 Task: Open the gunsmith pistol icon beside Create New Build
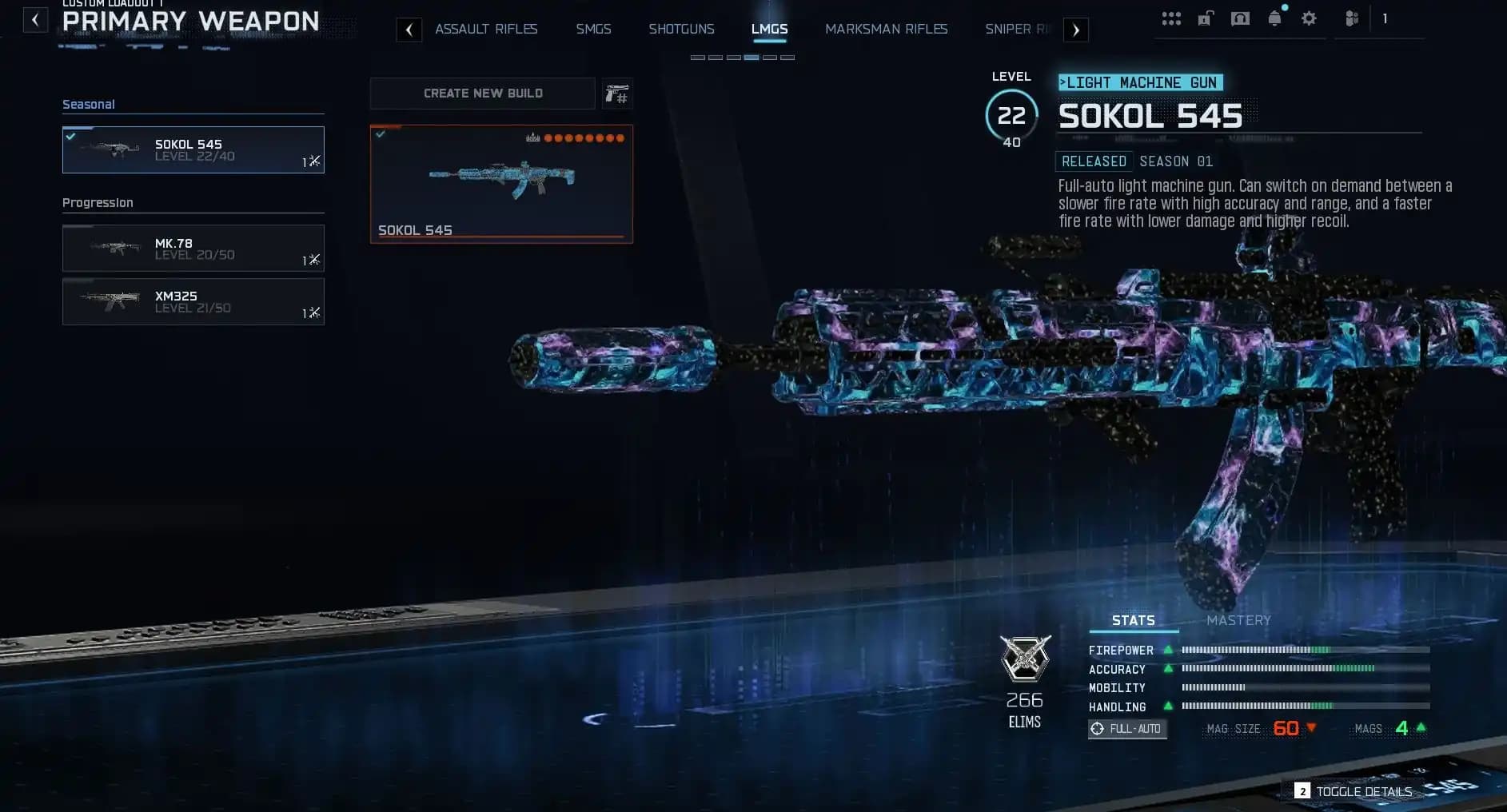click(616, 94)
